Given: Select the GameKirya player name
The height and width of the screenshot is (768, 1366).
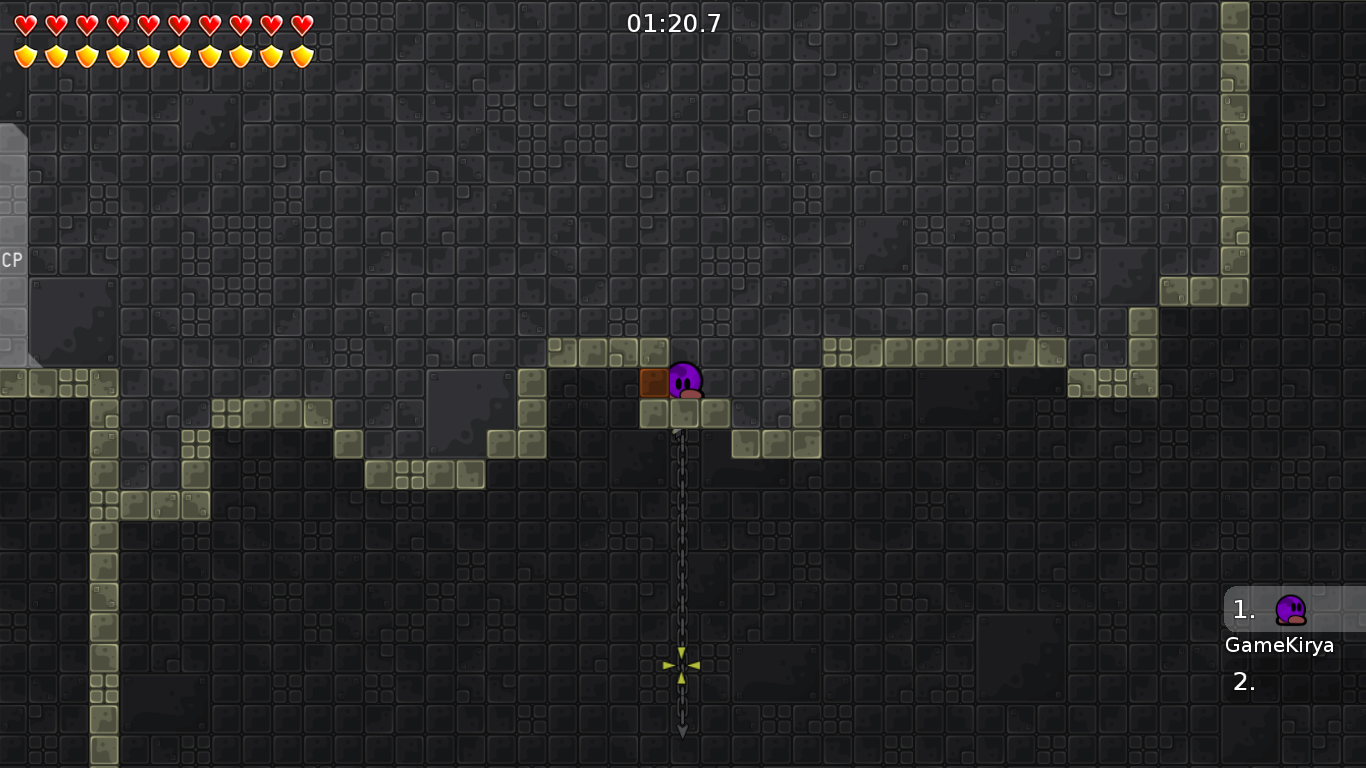Looking at the screenshot, I should pos(1279,646).
